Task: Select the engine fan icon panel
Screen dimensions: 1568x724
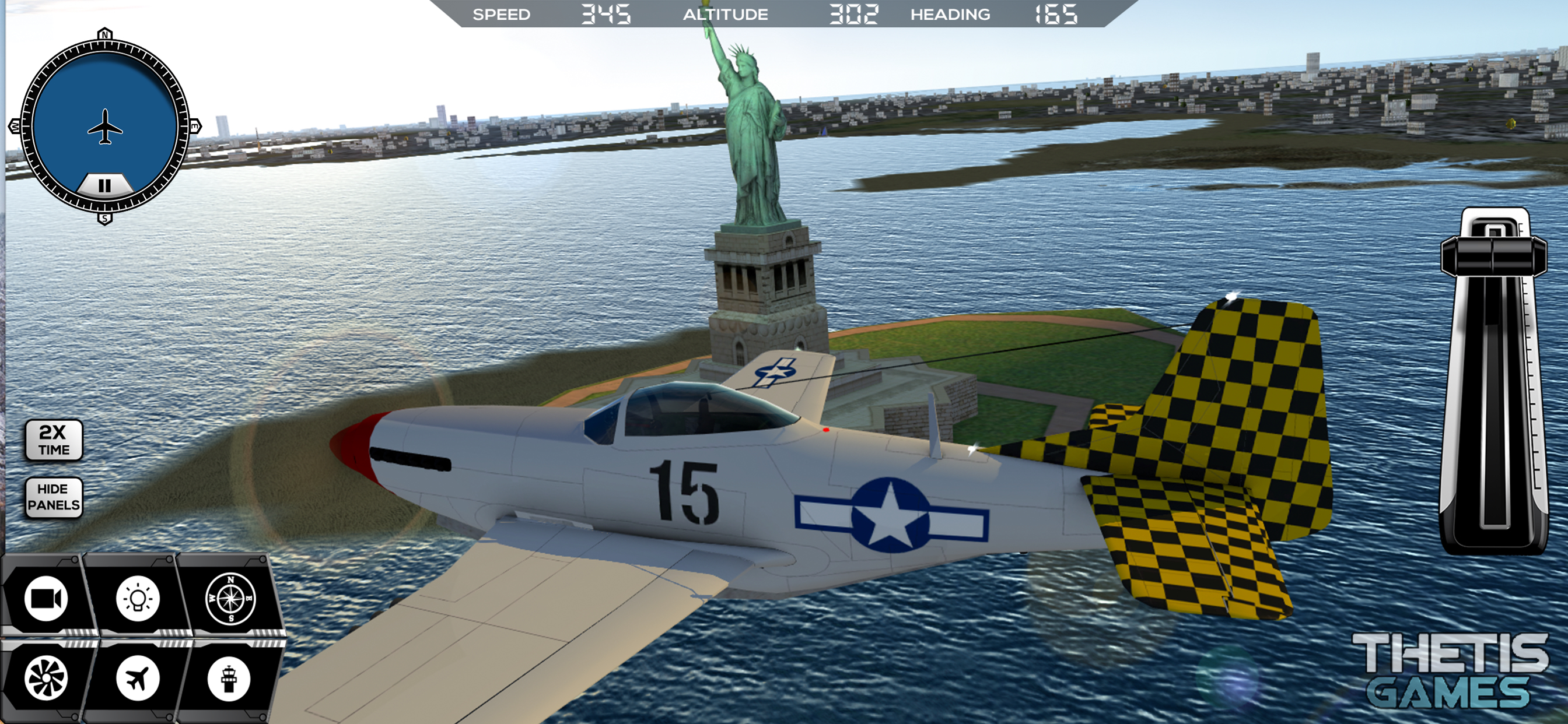Action: pos(46,678)
